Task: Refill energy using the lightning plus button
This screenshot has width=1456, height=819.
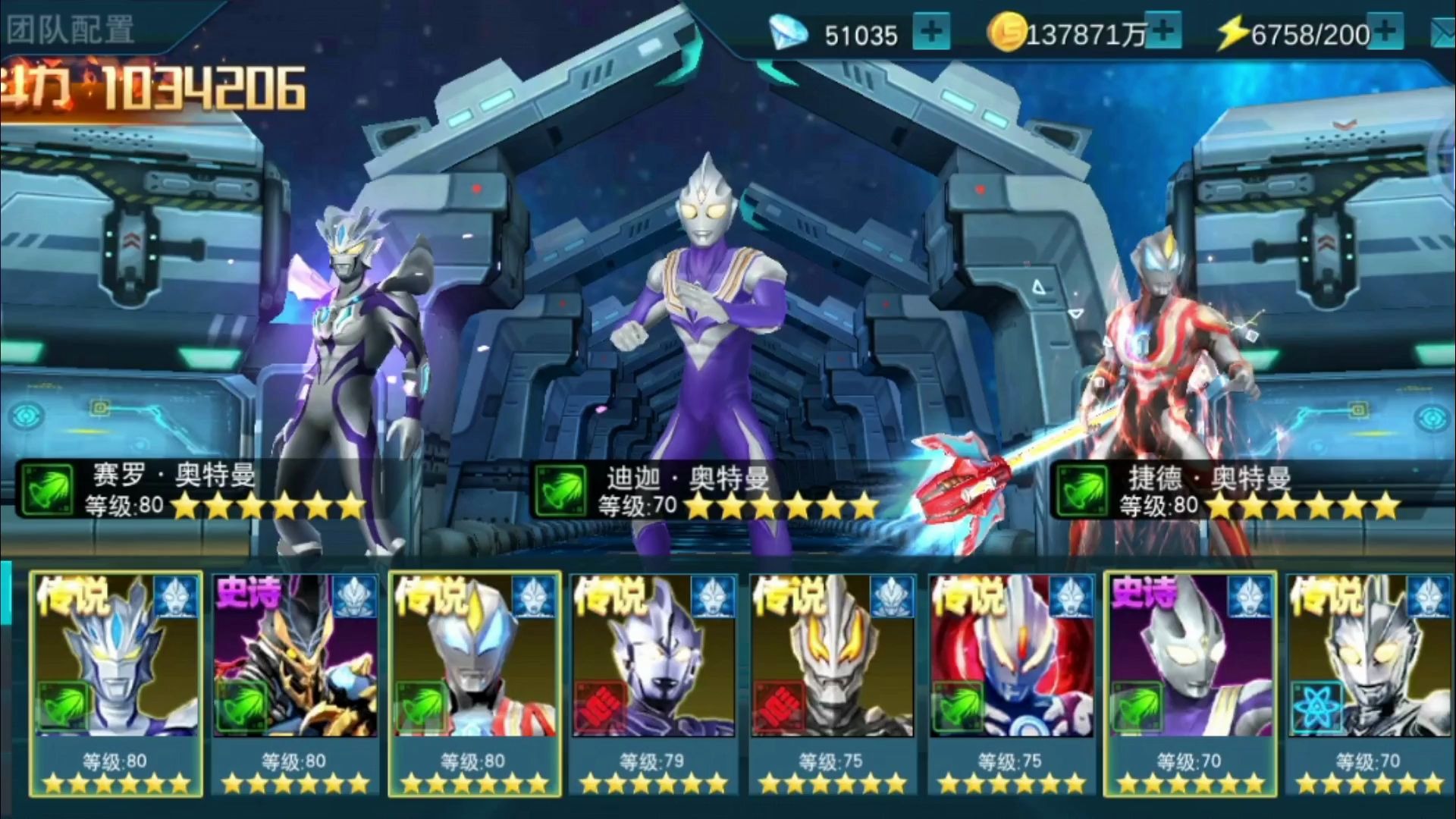Action: pos(1385,32)
